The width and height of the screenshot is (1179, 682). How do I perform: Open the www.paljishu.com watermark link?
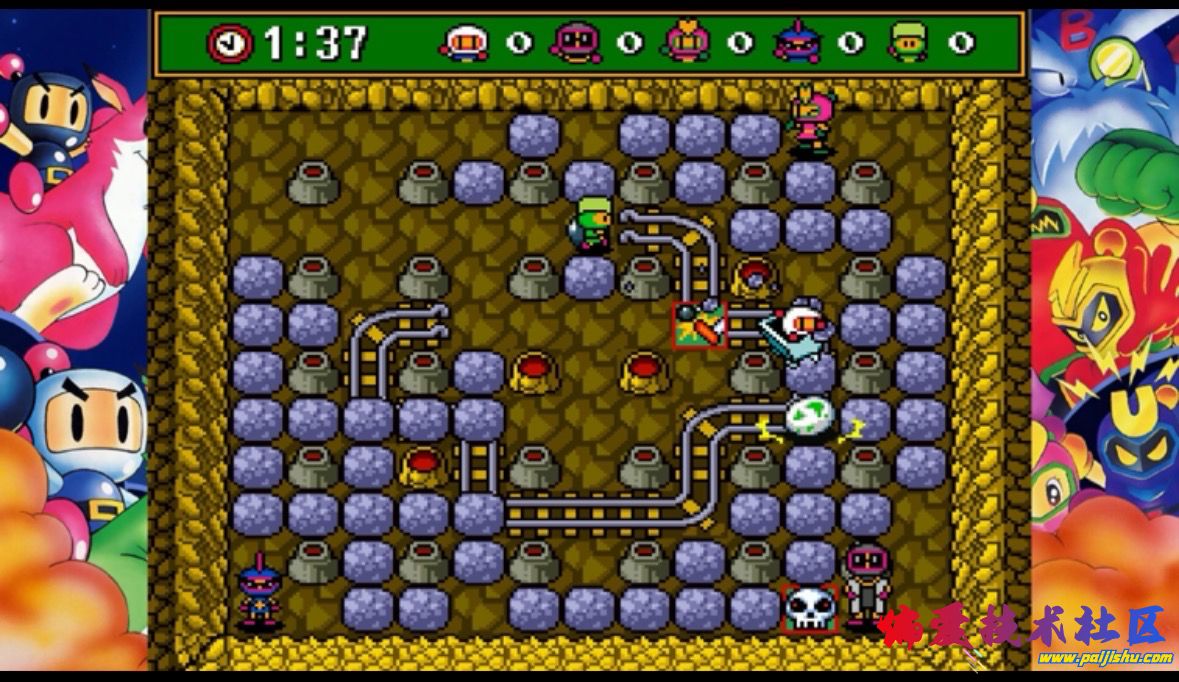(1104, 657)
